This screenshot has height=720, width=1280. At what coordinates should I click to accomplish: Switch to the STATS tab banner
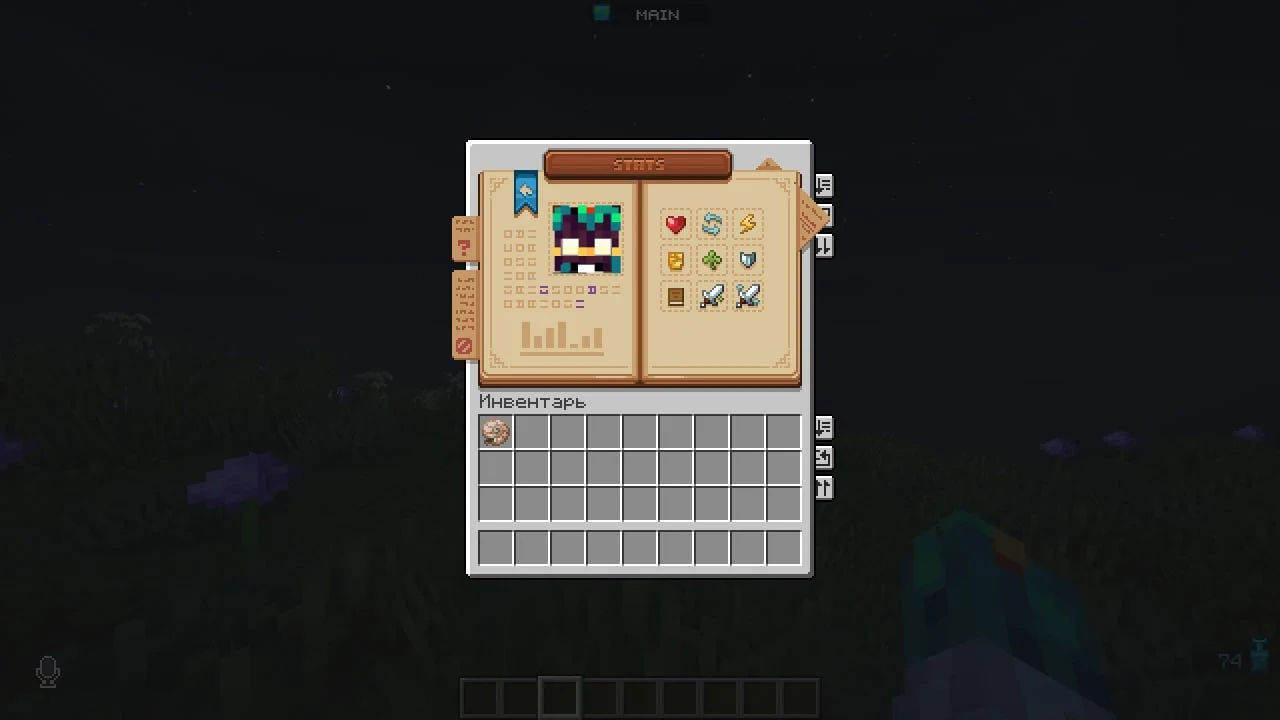coord(639,165)
